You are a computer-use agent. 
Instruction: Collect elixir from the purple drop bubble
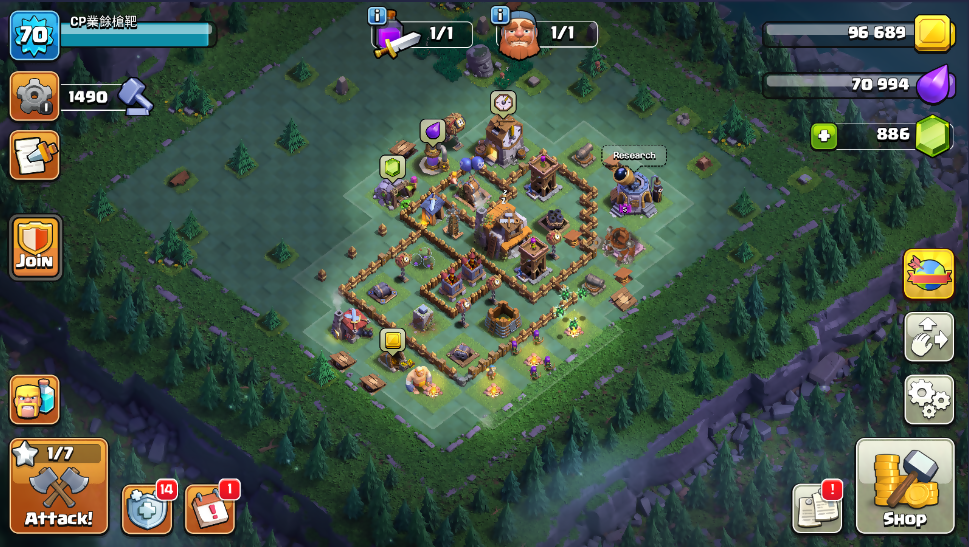coord(432,131)
